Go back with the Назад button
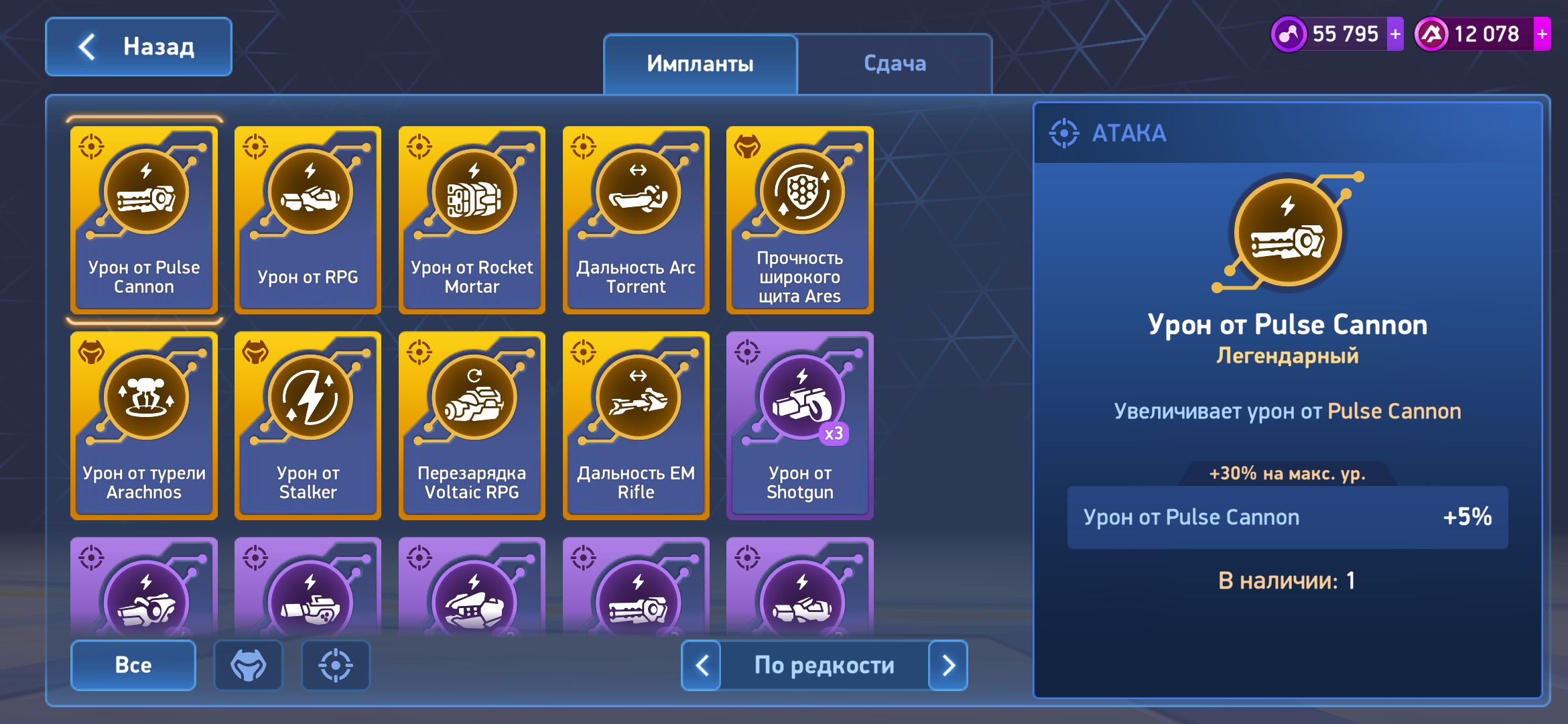This screenshot has height=724, width=1568. tap(139, 47)
